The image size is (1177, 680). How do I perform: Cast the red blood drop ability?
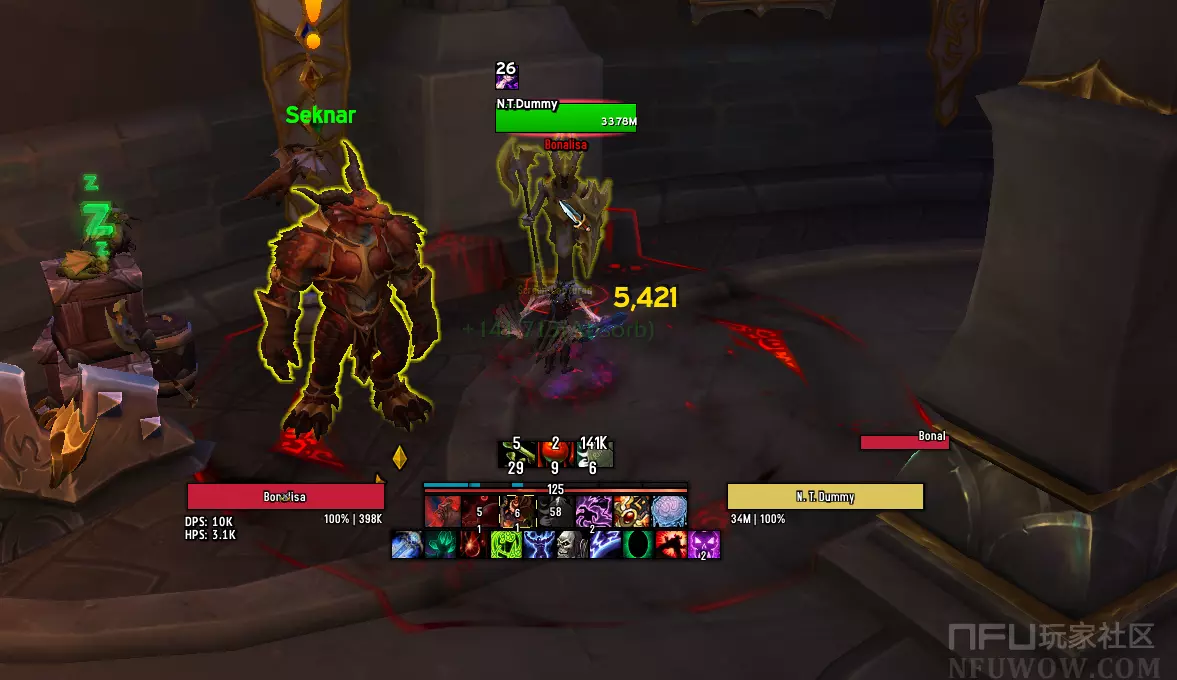pos(472,545)
